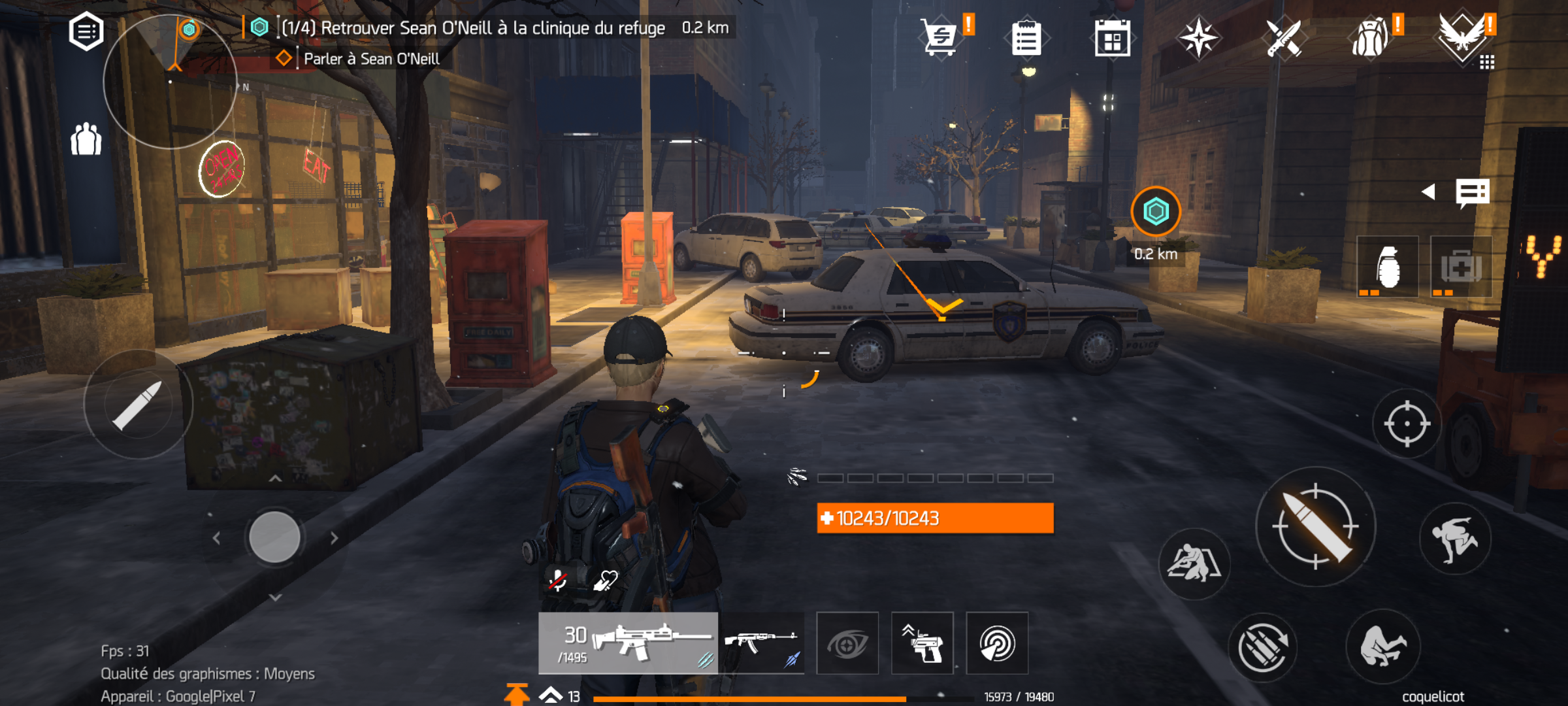The width and height of the screenshot is (1568, 706).
Task: Tap the crosshair aim button
Action: click(1407, 424)
